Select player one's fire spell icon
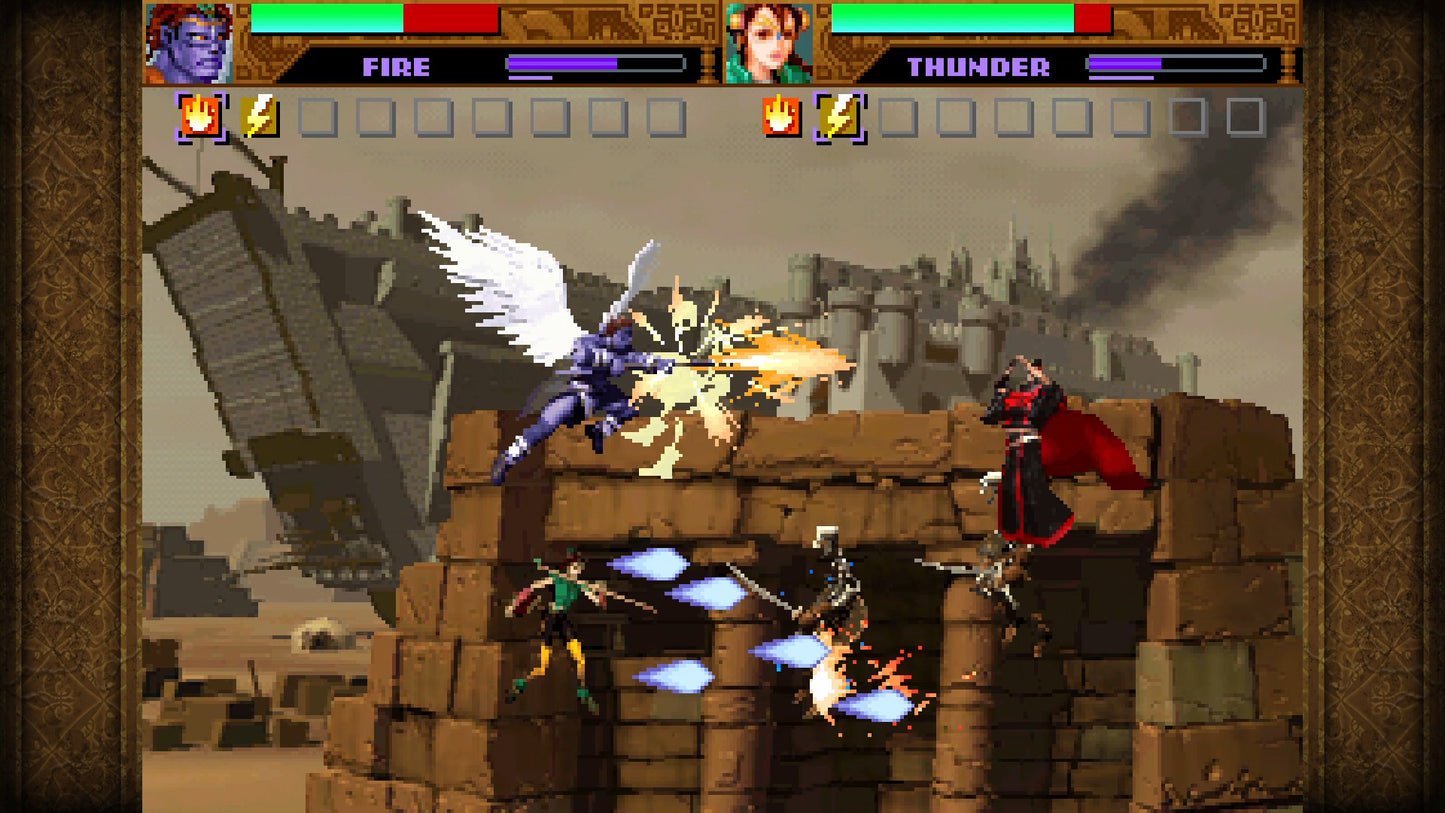The height and width of the screenshot is (813, 1445). pos(201,118)
